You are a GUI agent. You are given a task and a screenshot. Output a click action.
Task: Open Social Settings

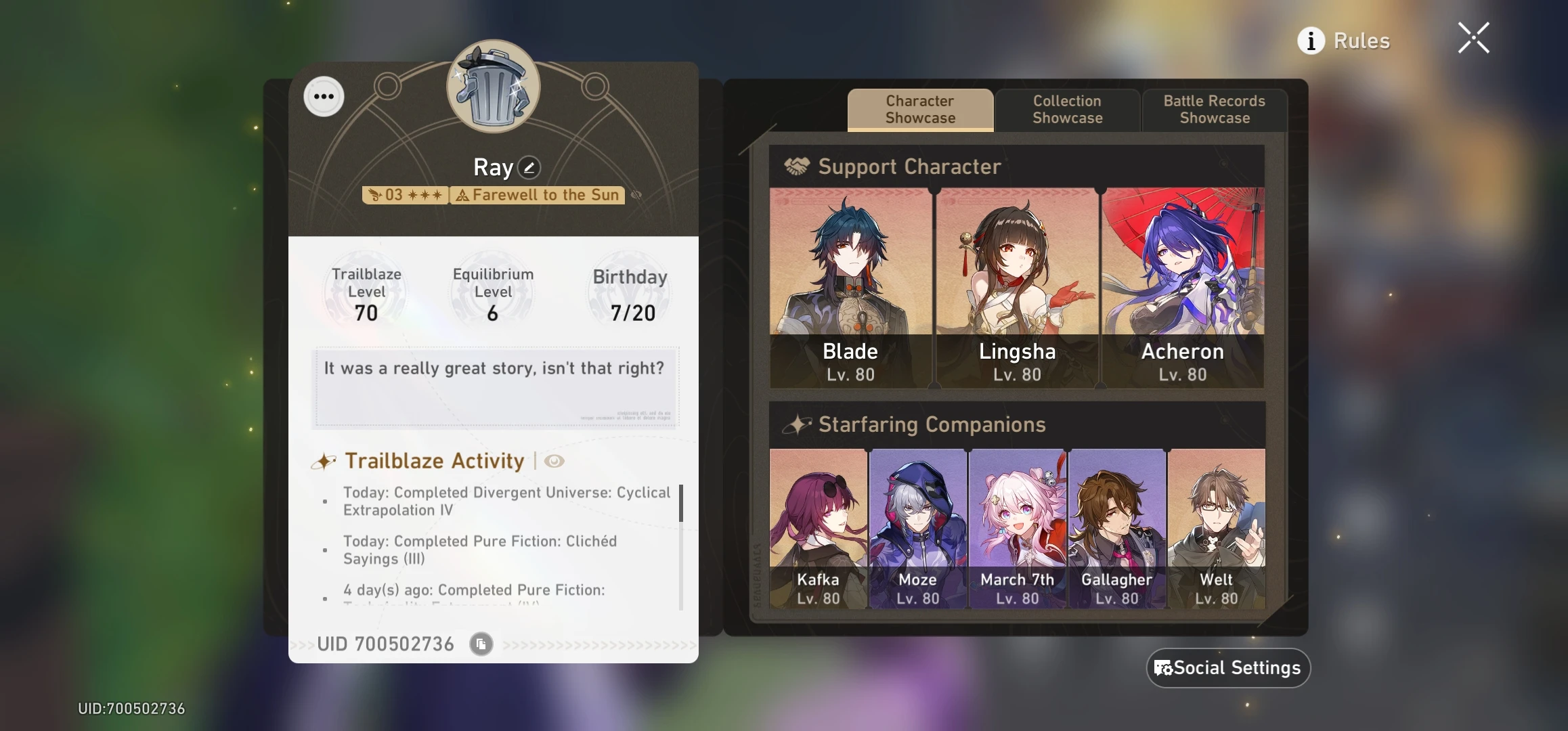1227,667
